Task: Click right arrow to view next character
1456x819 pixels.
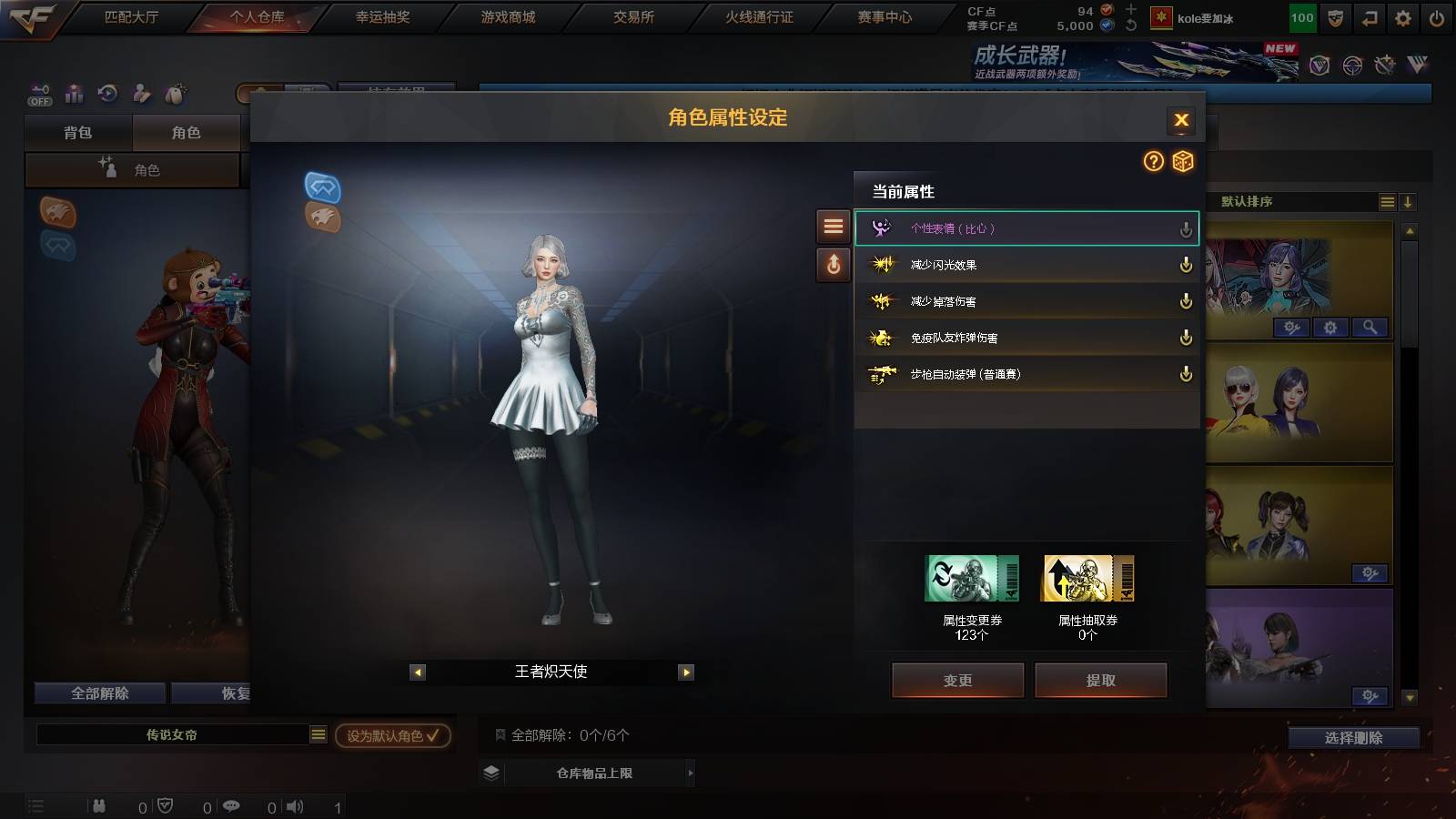Action: 684,672
